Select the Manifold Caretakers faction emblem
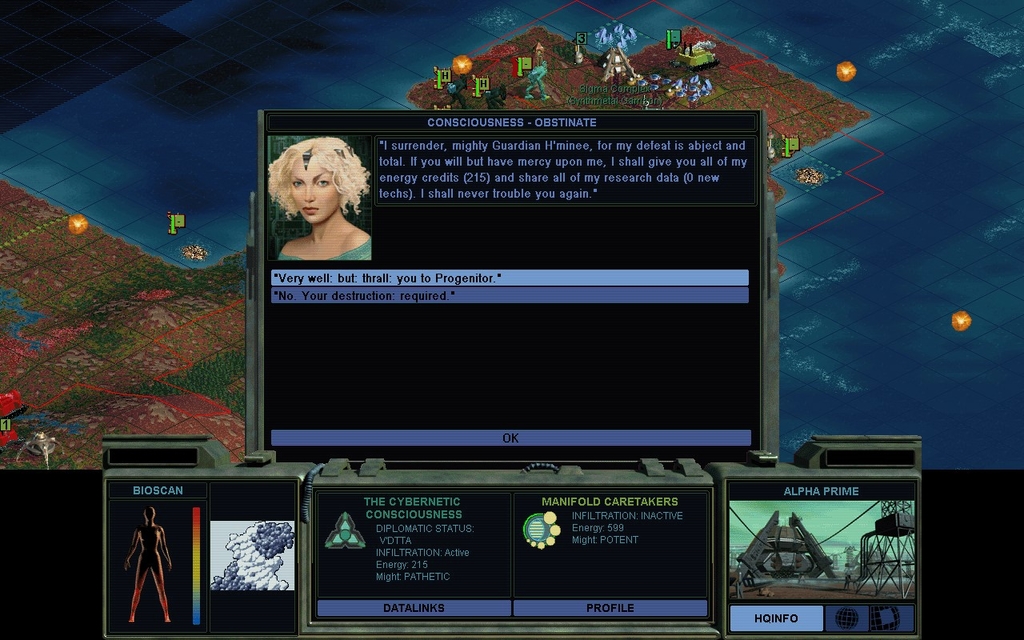 (542, 530)
